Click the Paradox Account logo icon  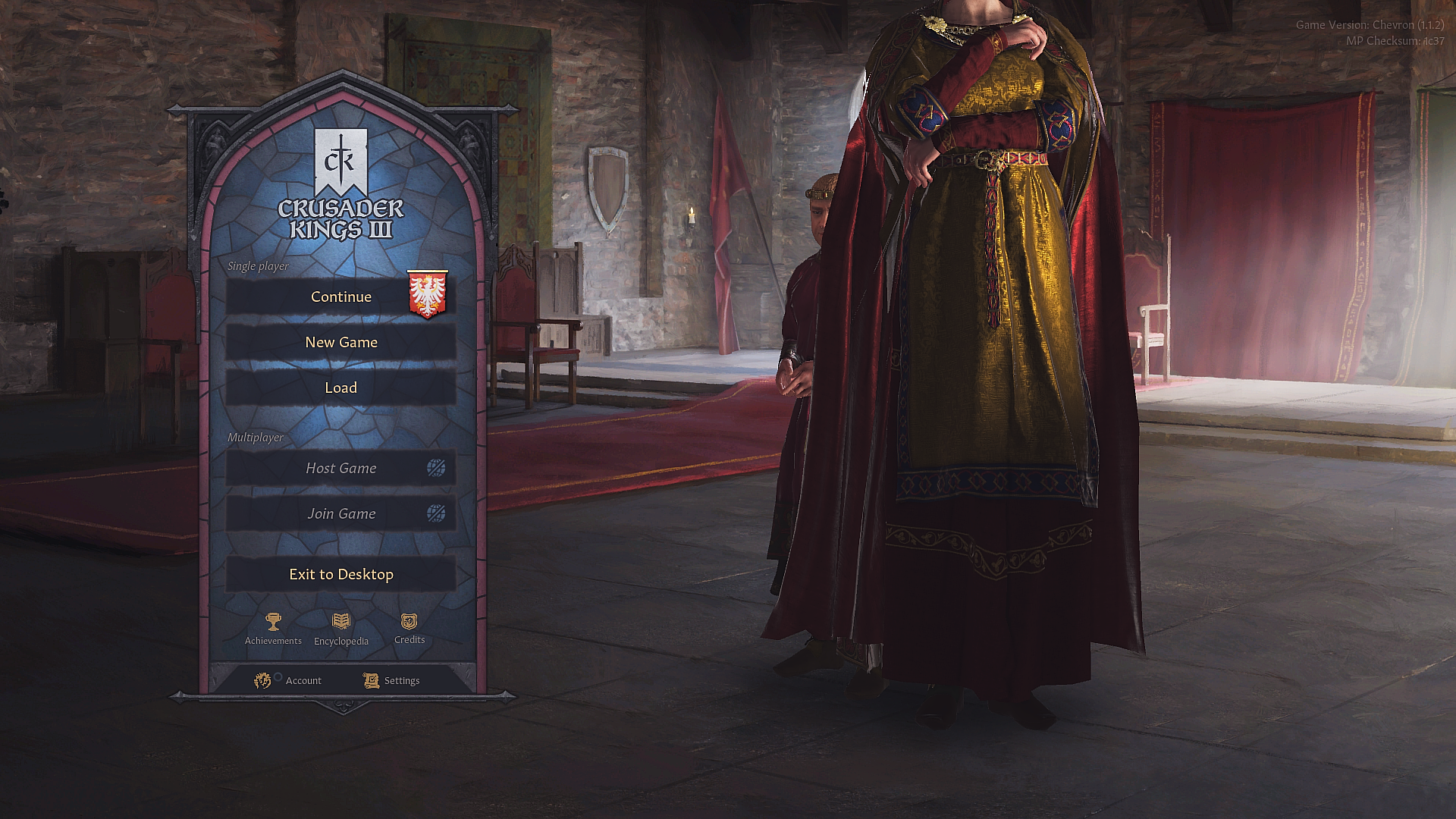262,680
